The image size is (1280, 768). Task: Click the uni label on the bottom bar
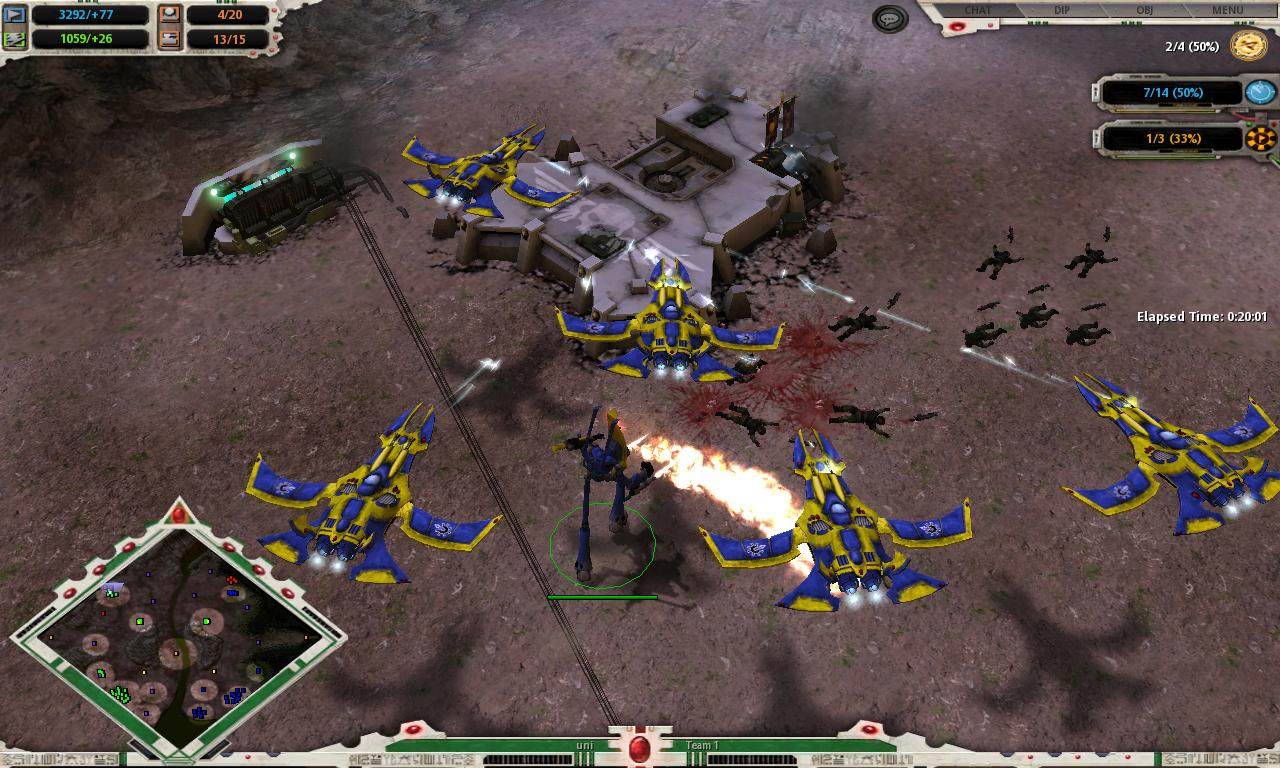click(x=585, y=745)
